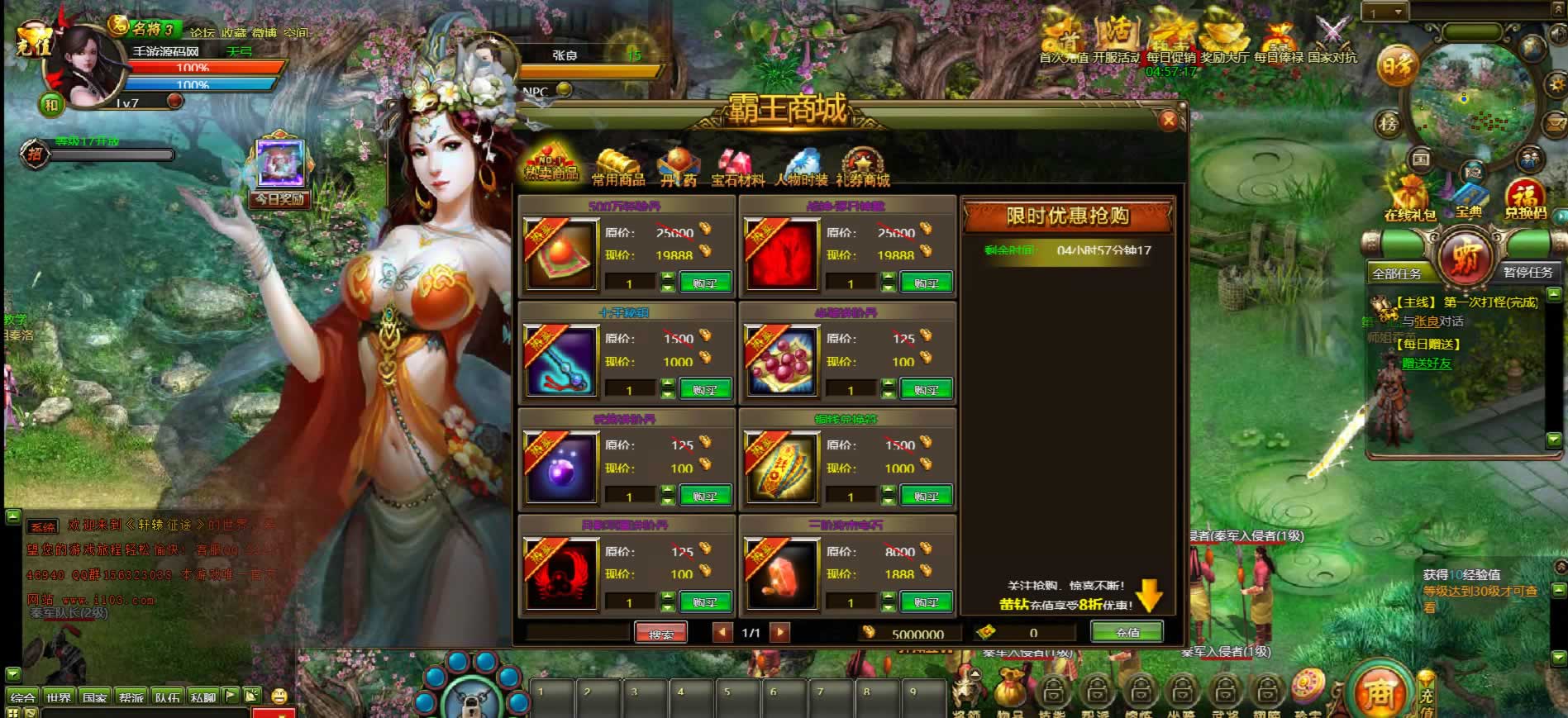Click the 充值 recharge button in shop
This screenshot has height=718, width=1568.
coord(1127,633)
